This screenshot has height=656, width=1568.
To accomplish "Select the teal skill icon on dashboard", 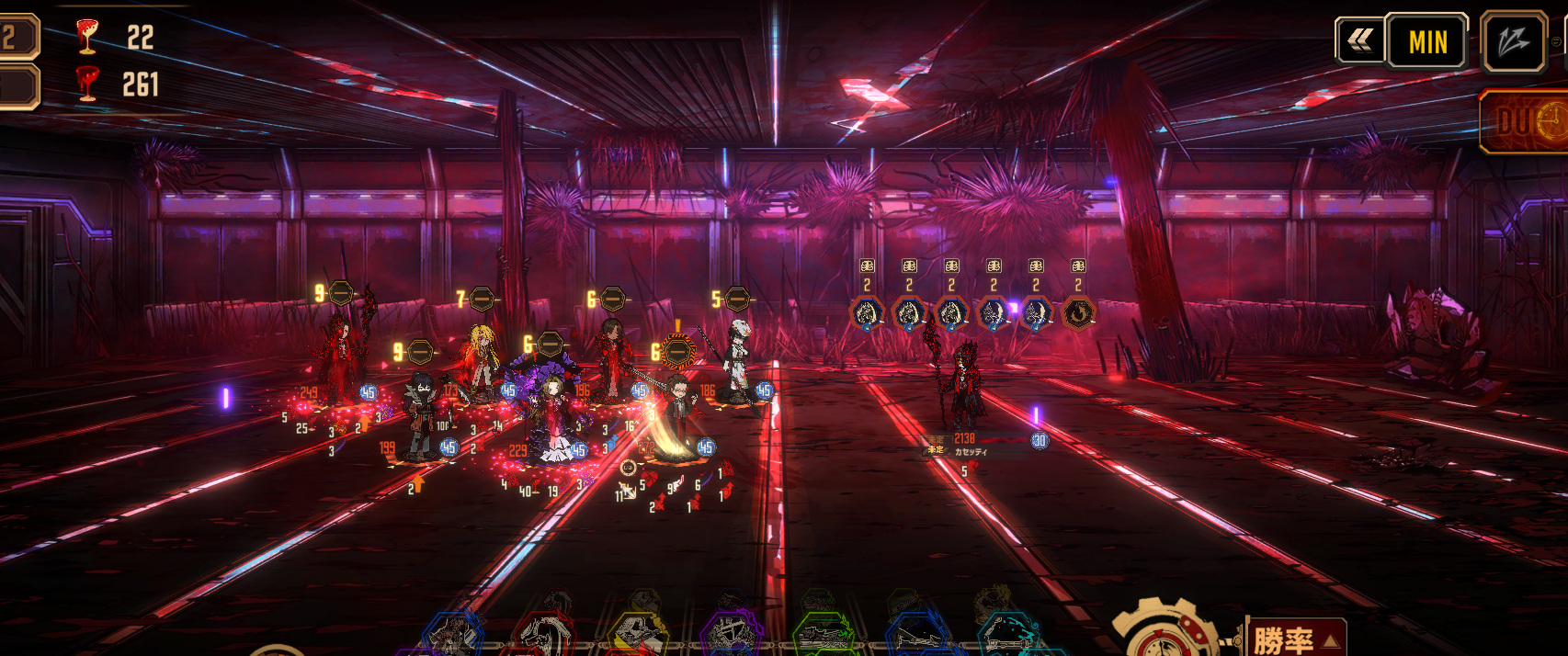I will (1006, 636).
